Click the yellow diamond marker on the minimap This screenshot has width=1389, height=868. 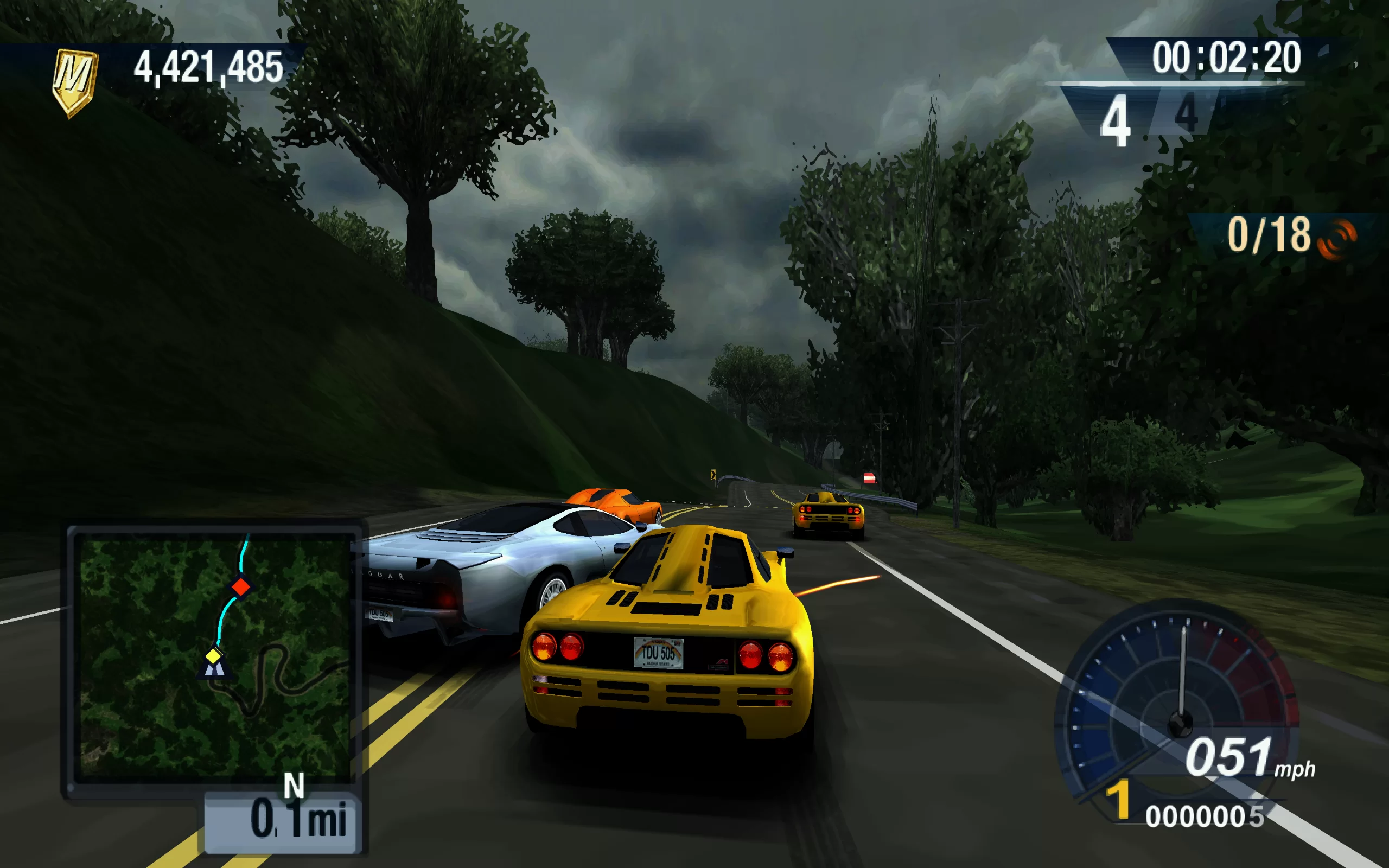[214, 655]
